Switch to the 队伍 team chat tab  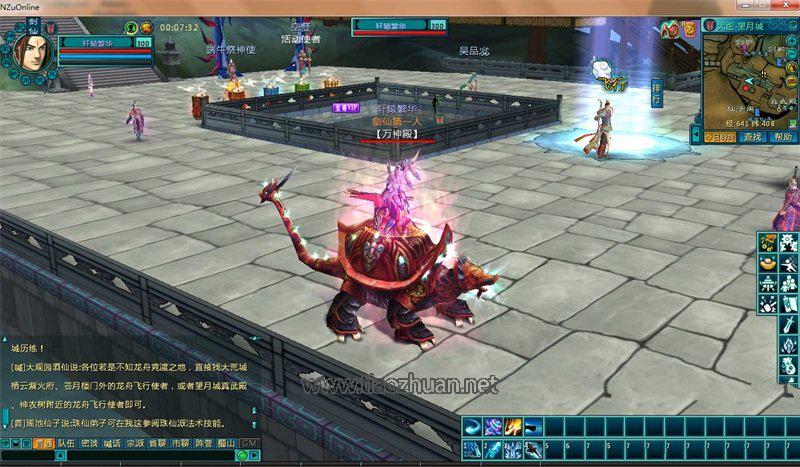pos(66,442)
